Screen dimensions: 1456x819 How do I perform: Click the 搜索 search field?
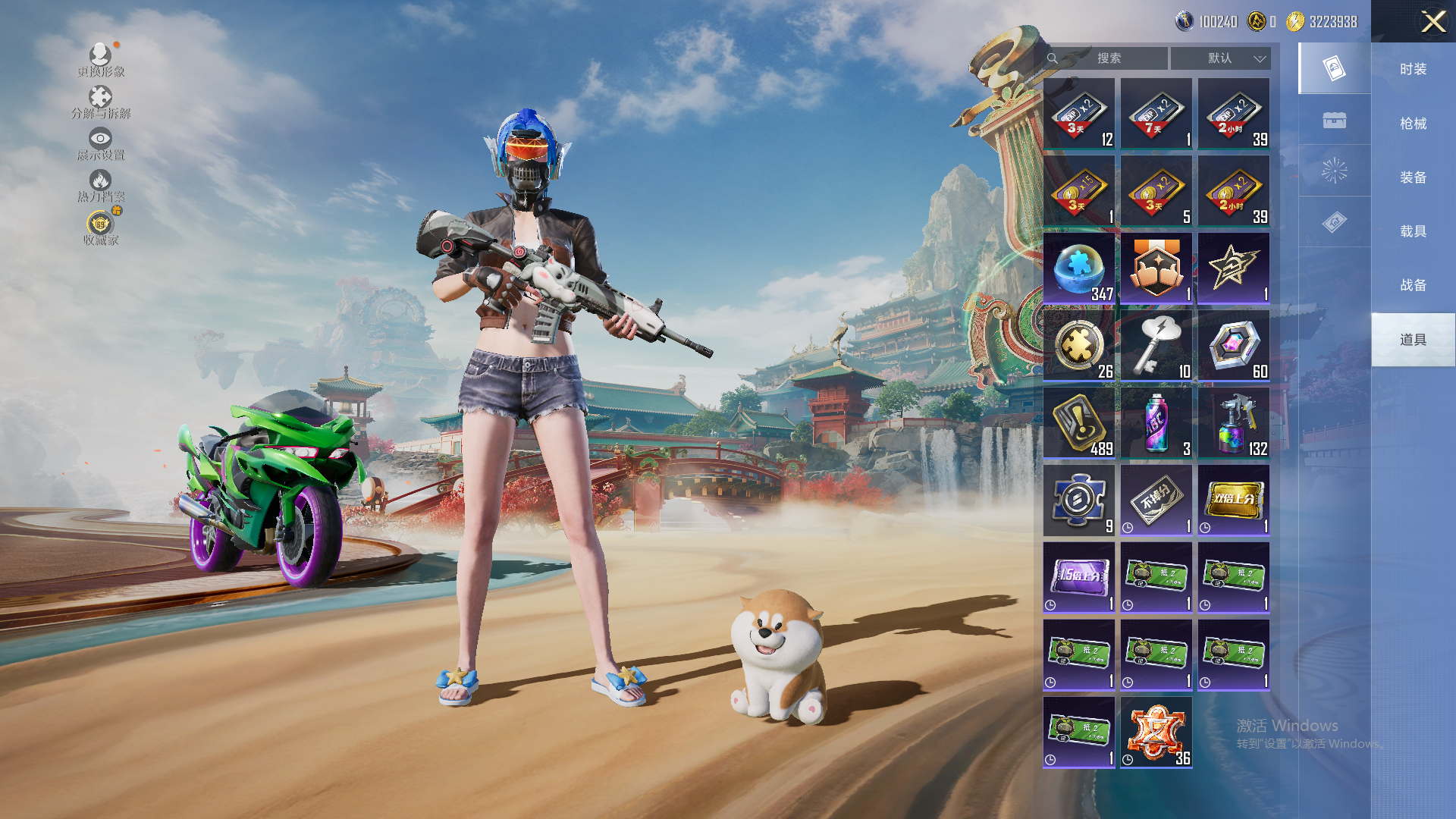1107,58
